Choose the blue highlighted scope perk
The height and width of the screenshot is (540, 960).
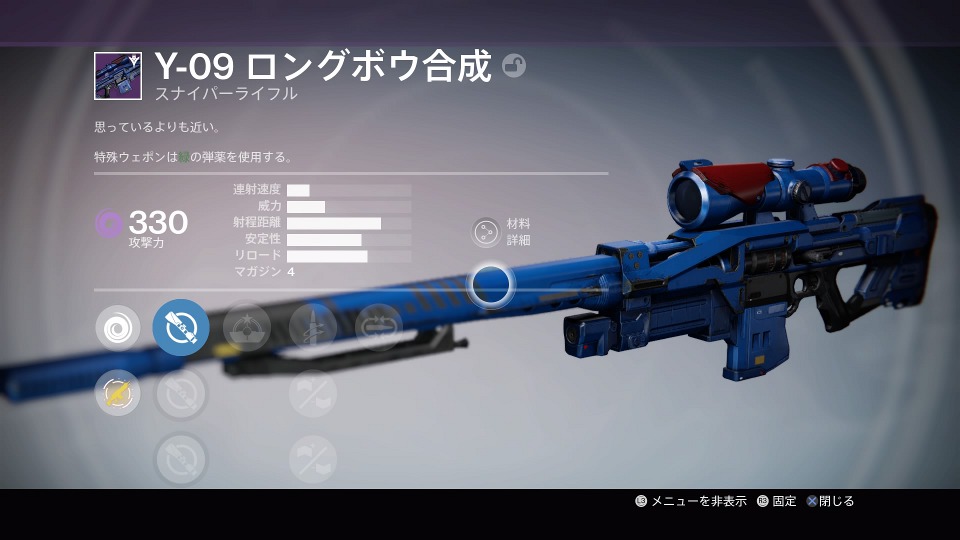[181, 327]
